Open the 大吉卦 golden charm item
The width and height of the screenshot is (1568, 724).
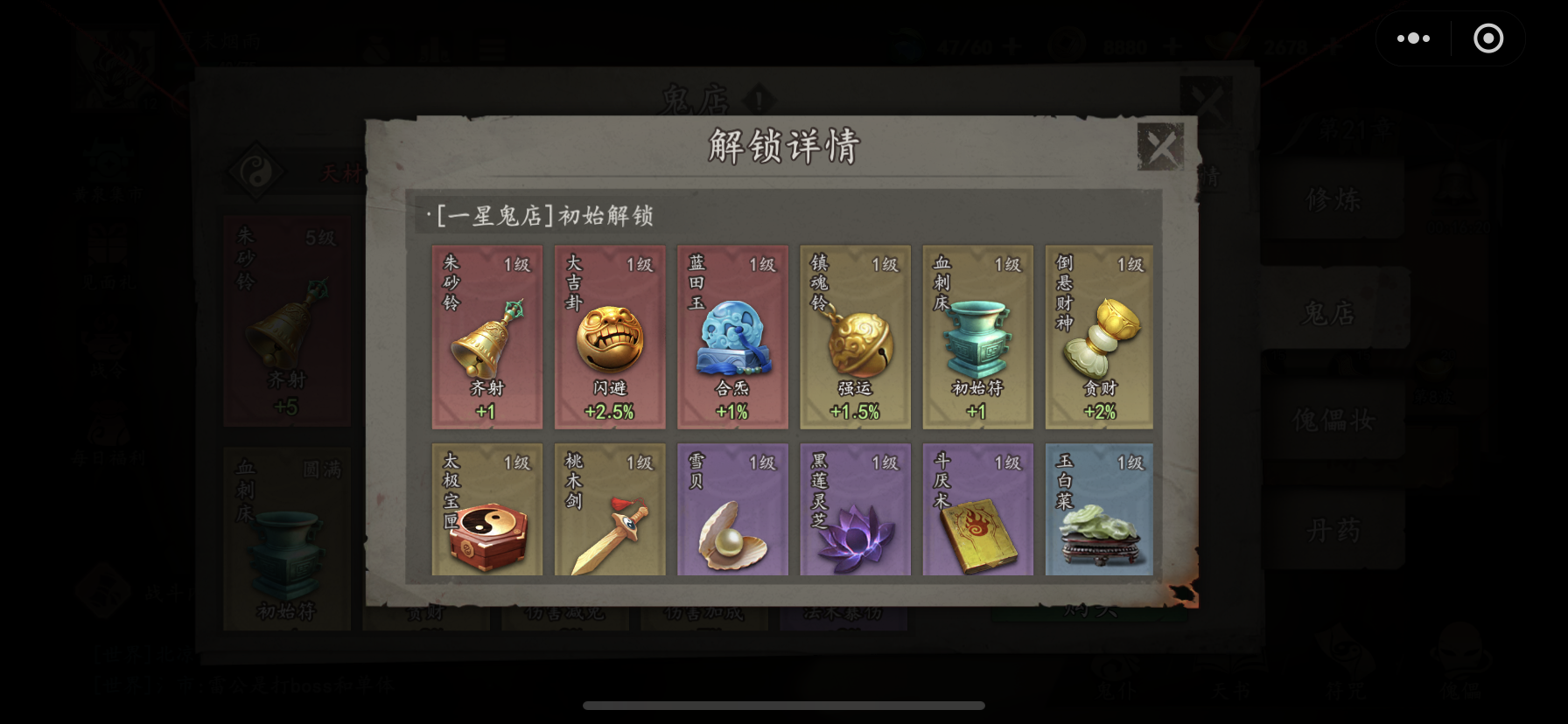(610, 337)
